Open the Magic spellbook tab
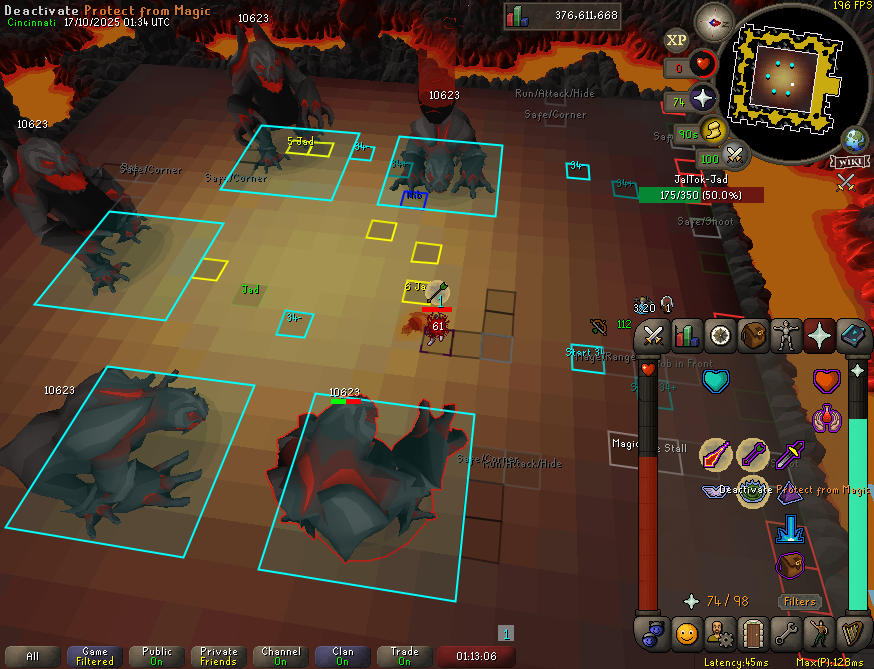This screenshot has height=669, width=874. (853, 335)
